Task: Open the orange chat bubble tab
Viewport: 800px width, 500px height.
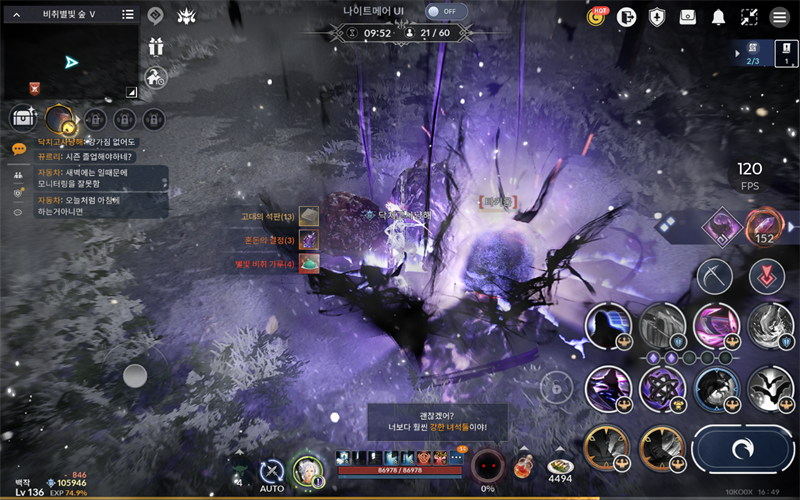Action: (x=19, y=149)
